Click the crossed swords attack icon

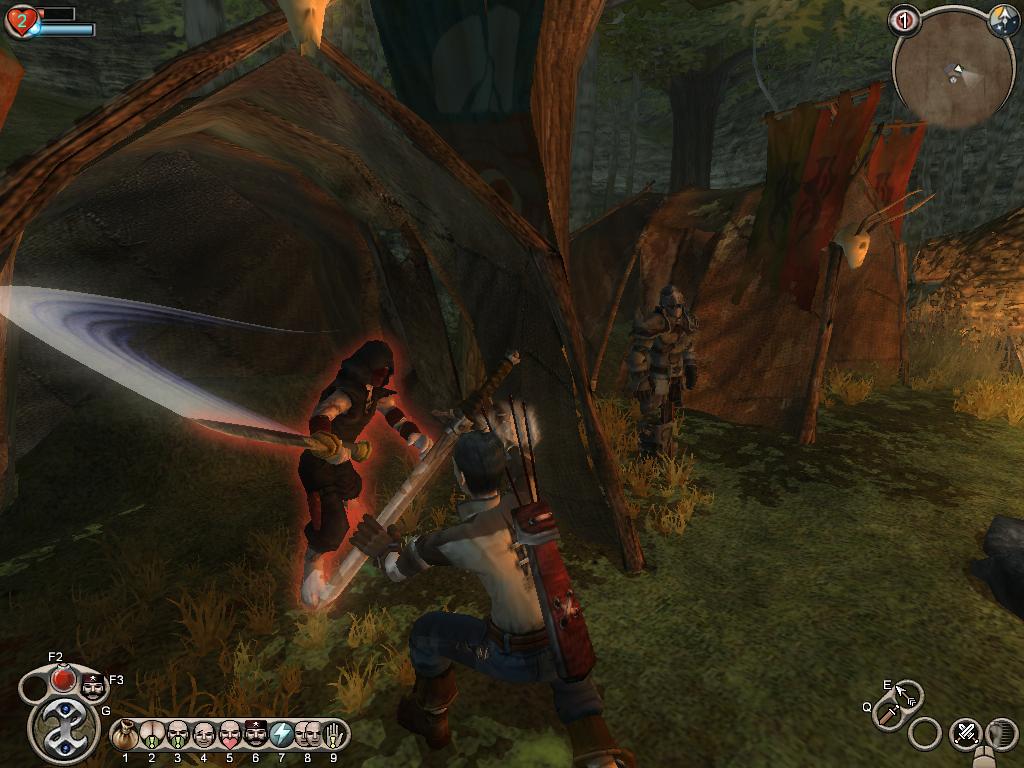pyautogui.click(x=965, y=733)
